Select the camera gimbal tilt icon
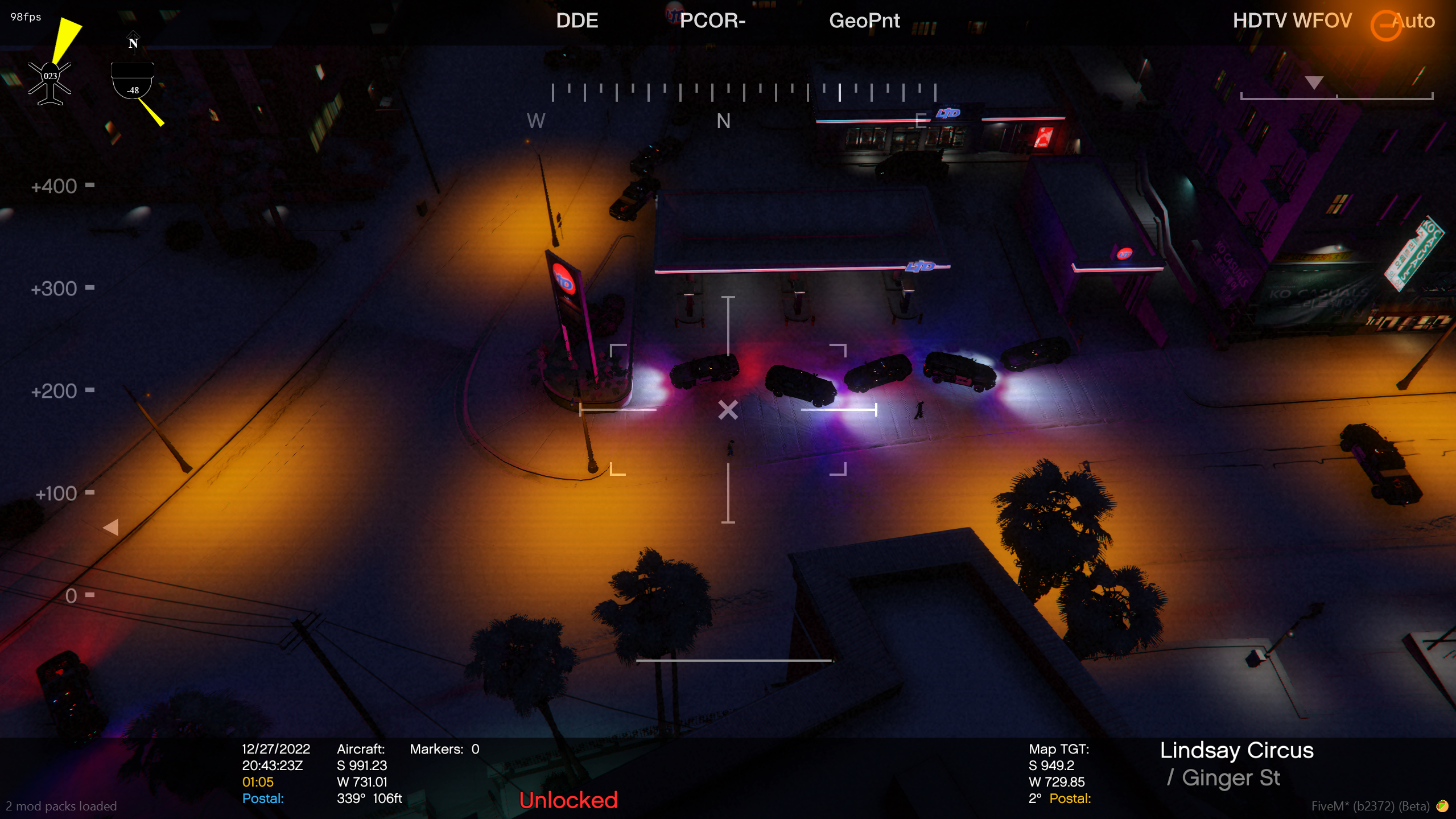1456x819 pixels. [132, 83]
